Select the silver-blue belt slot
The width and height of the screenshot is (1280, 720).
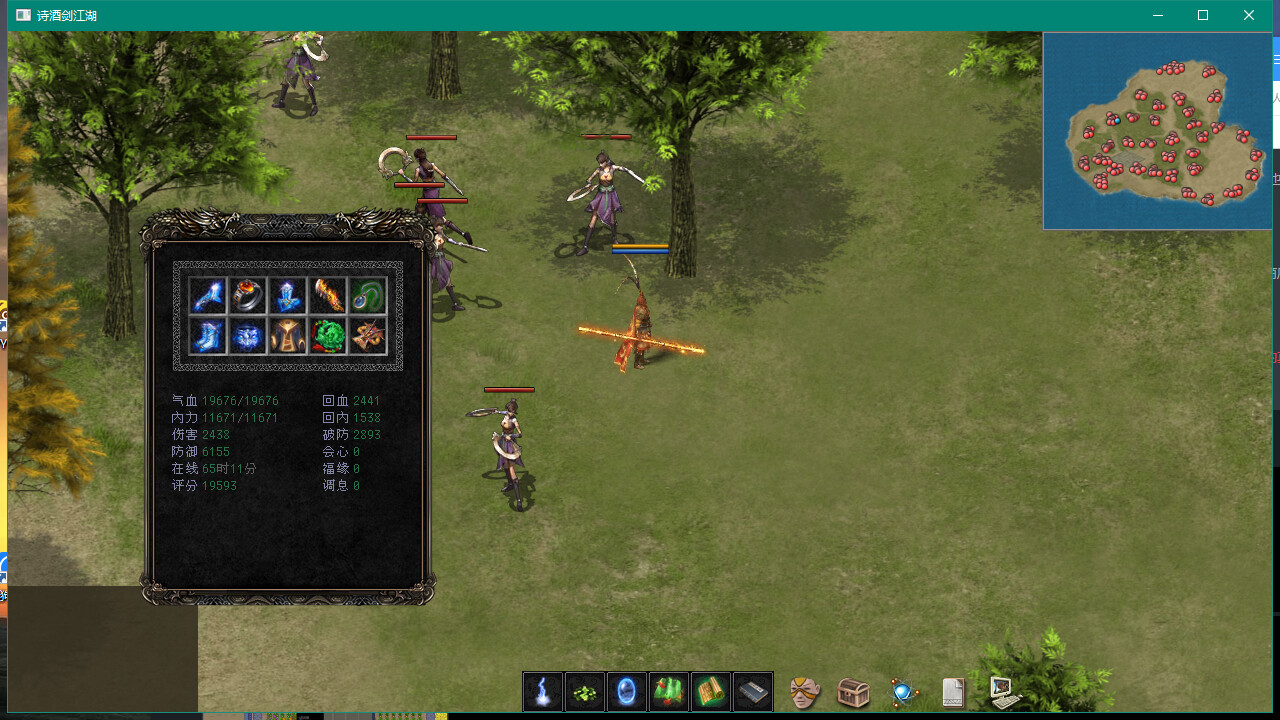coord(248,336)
